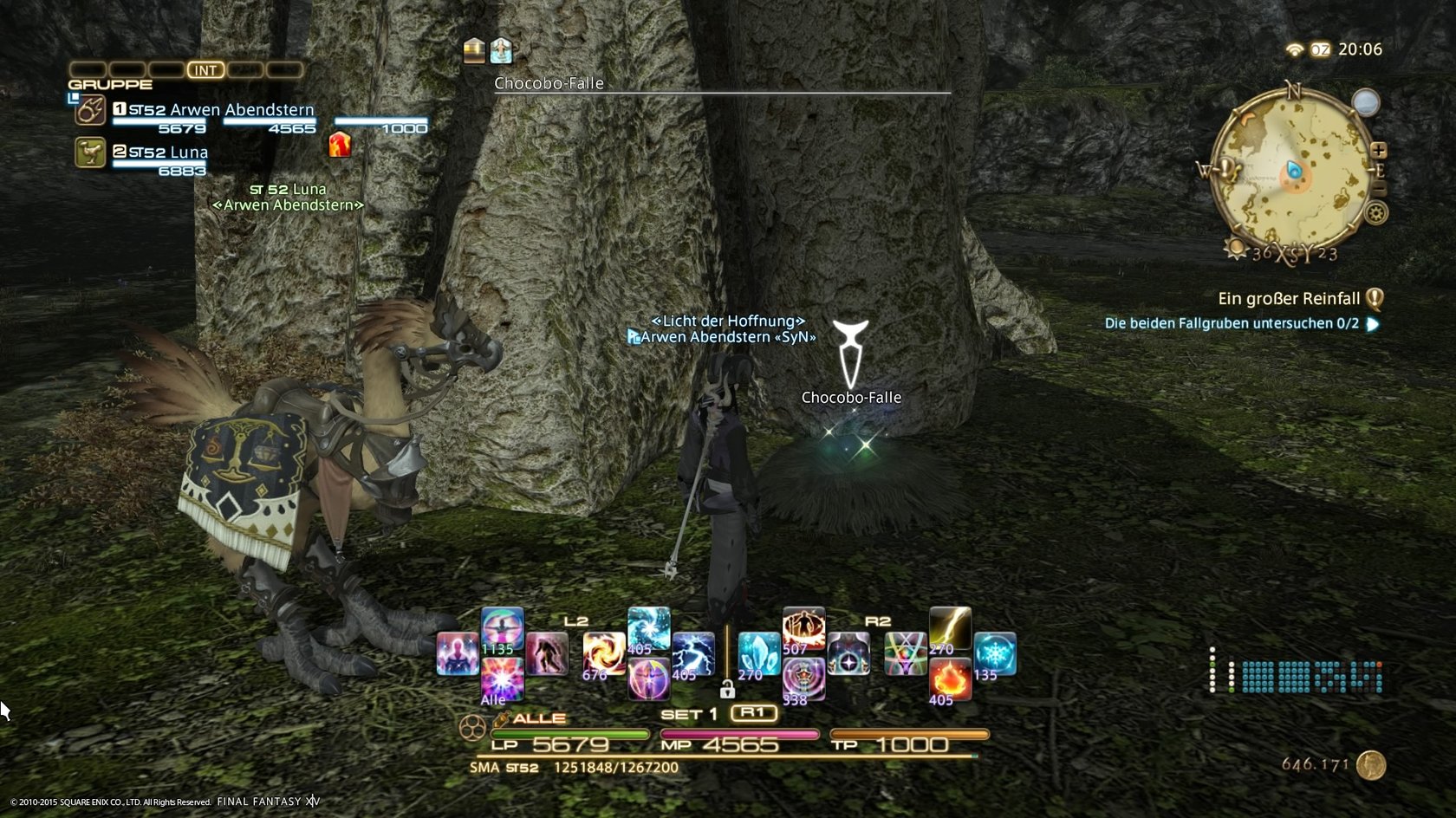Screen dimensions: 1456x818
Task: Trigger the orange fire swirl ability
Action: pos(604,654)
